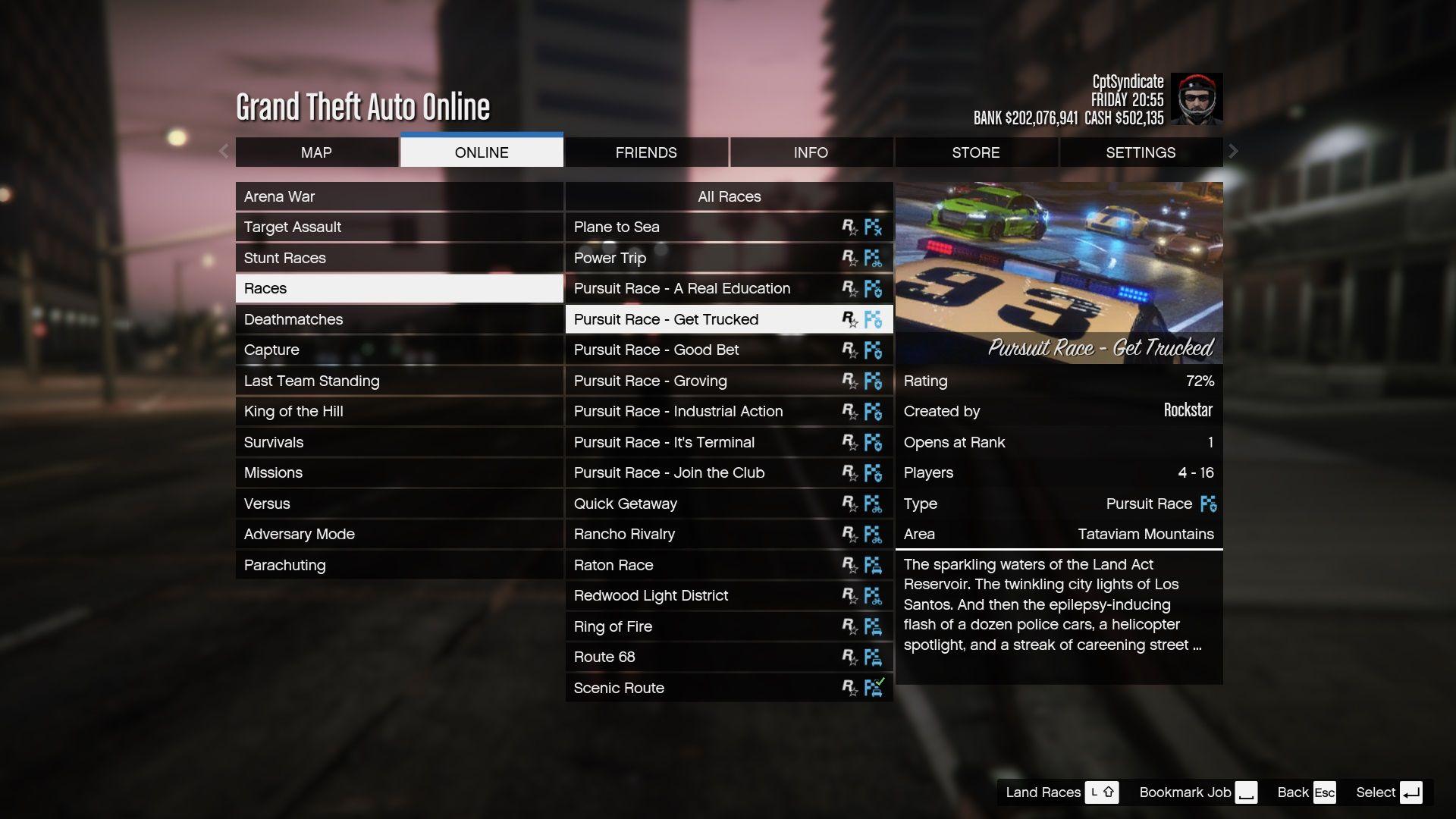This screenshot has height=819, width=1456.
Task: Open the Deathmatches category
Action: click(399, 319)
